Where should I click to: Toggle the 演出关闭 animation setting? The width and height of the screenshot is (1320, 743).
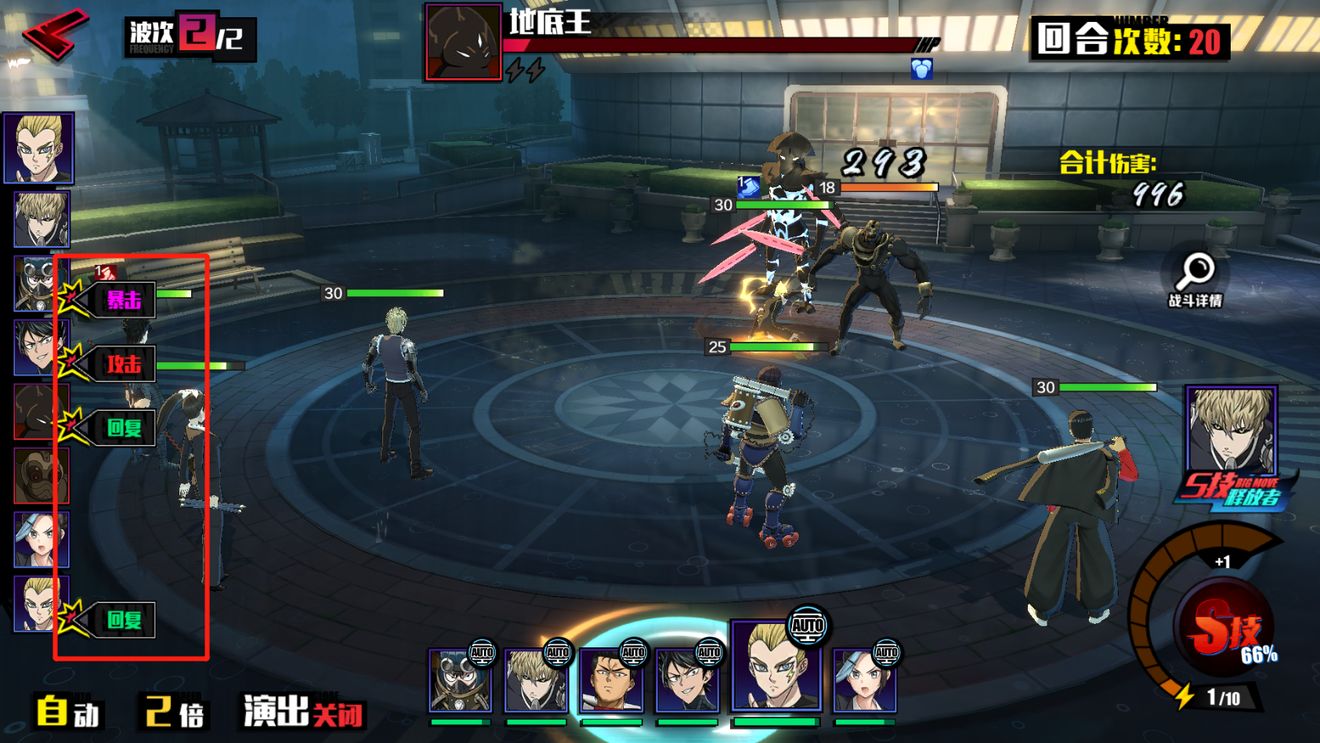tap(304, 712)
